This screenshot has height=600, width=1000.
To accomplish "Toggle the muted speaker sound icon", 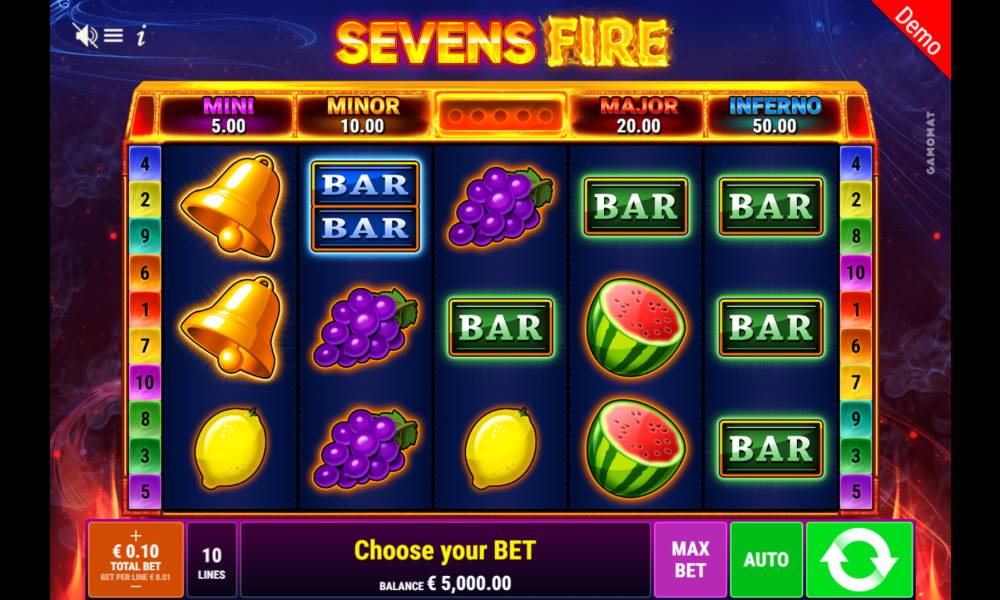I will click(x=85, y=36).
